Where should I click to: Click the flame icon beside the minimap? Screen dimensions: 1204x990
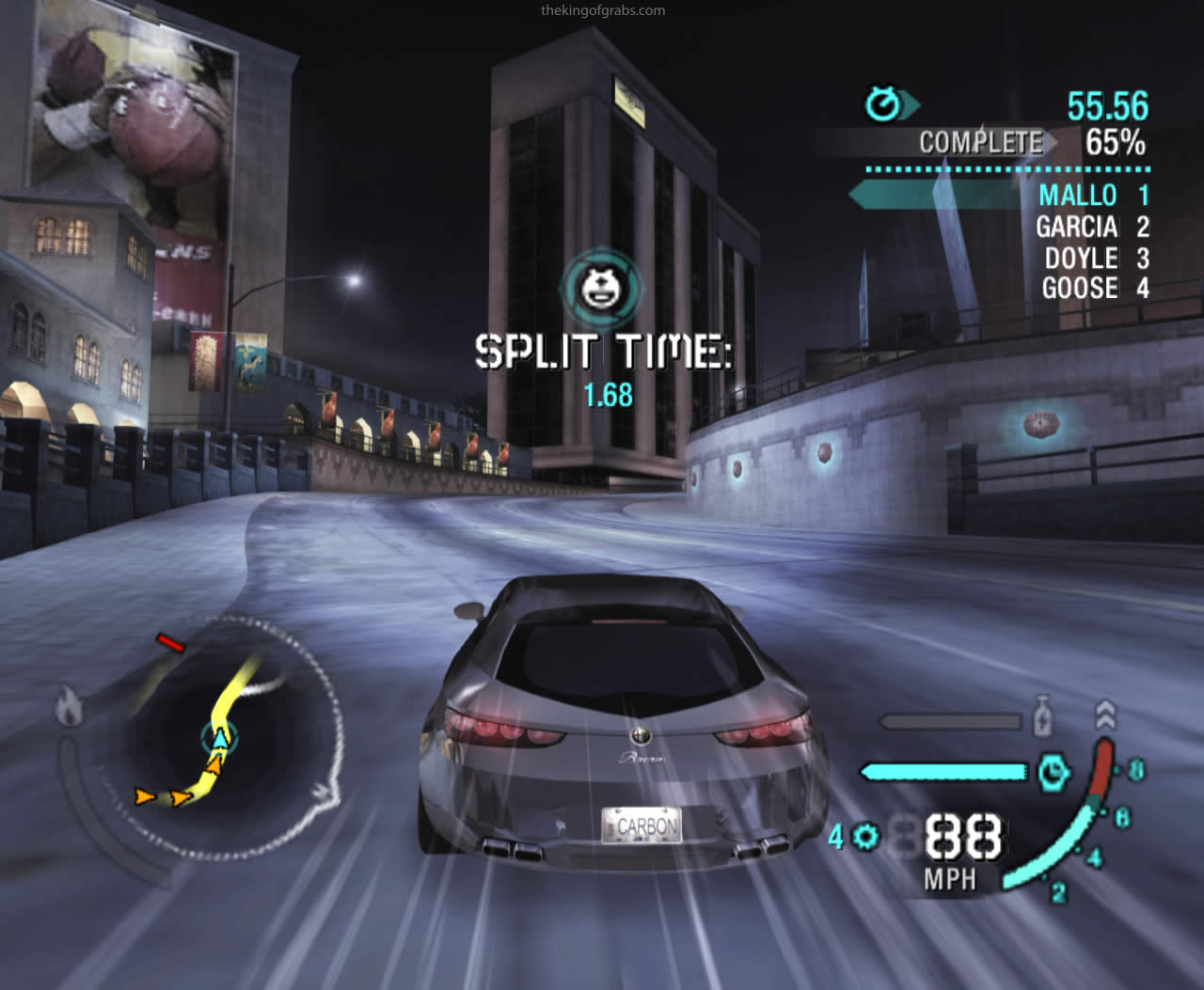[x=68, y=706]
